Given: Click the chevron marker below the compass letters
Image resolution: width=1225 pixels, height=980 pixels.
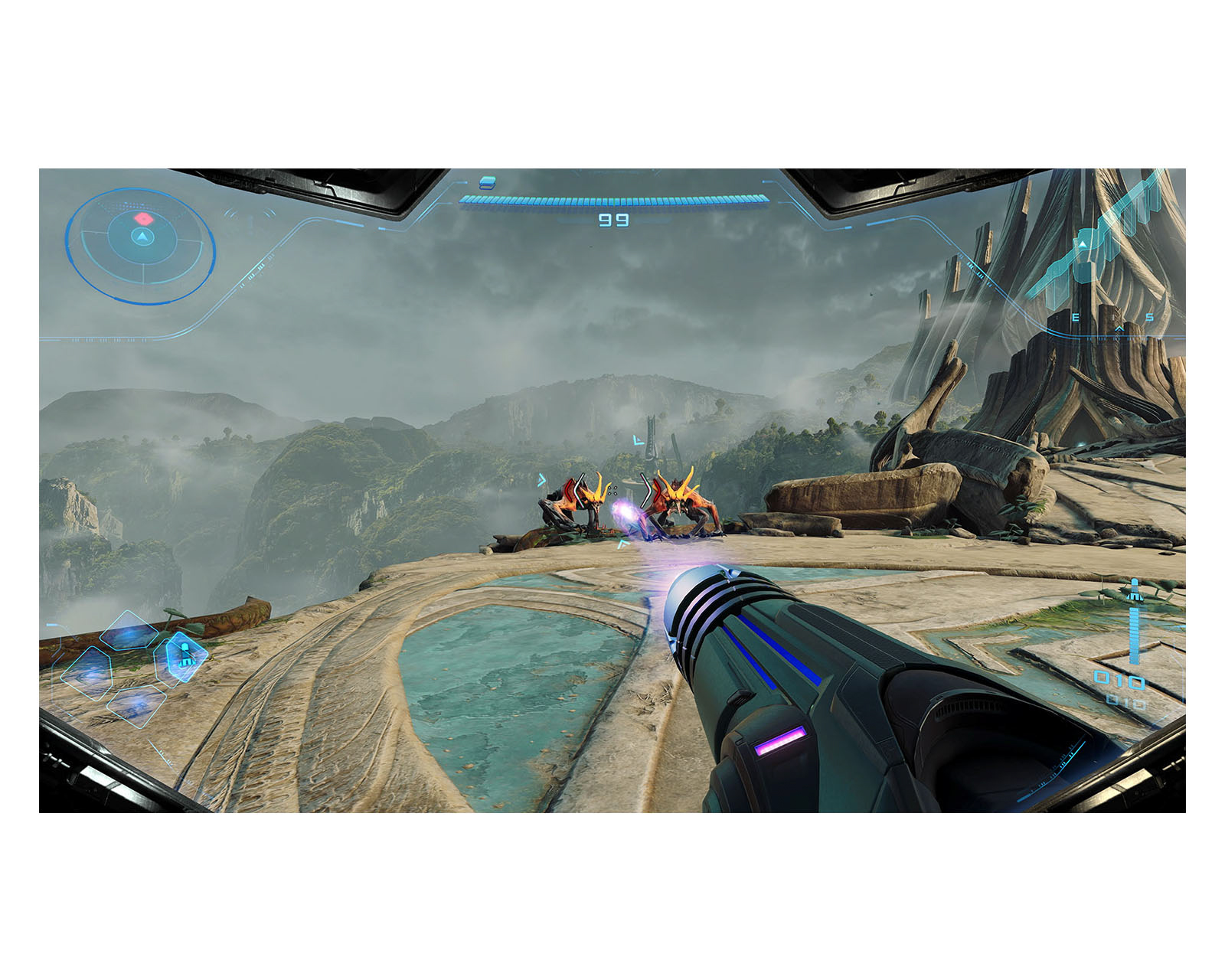Looking at the screenshot, I should point(1119,328).
